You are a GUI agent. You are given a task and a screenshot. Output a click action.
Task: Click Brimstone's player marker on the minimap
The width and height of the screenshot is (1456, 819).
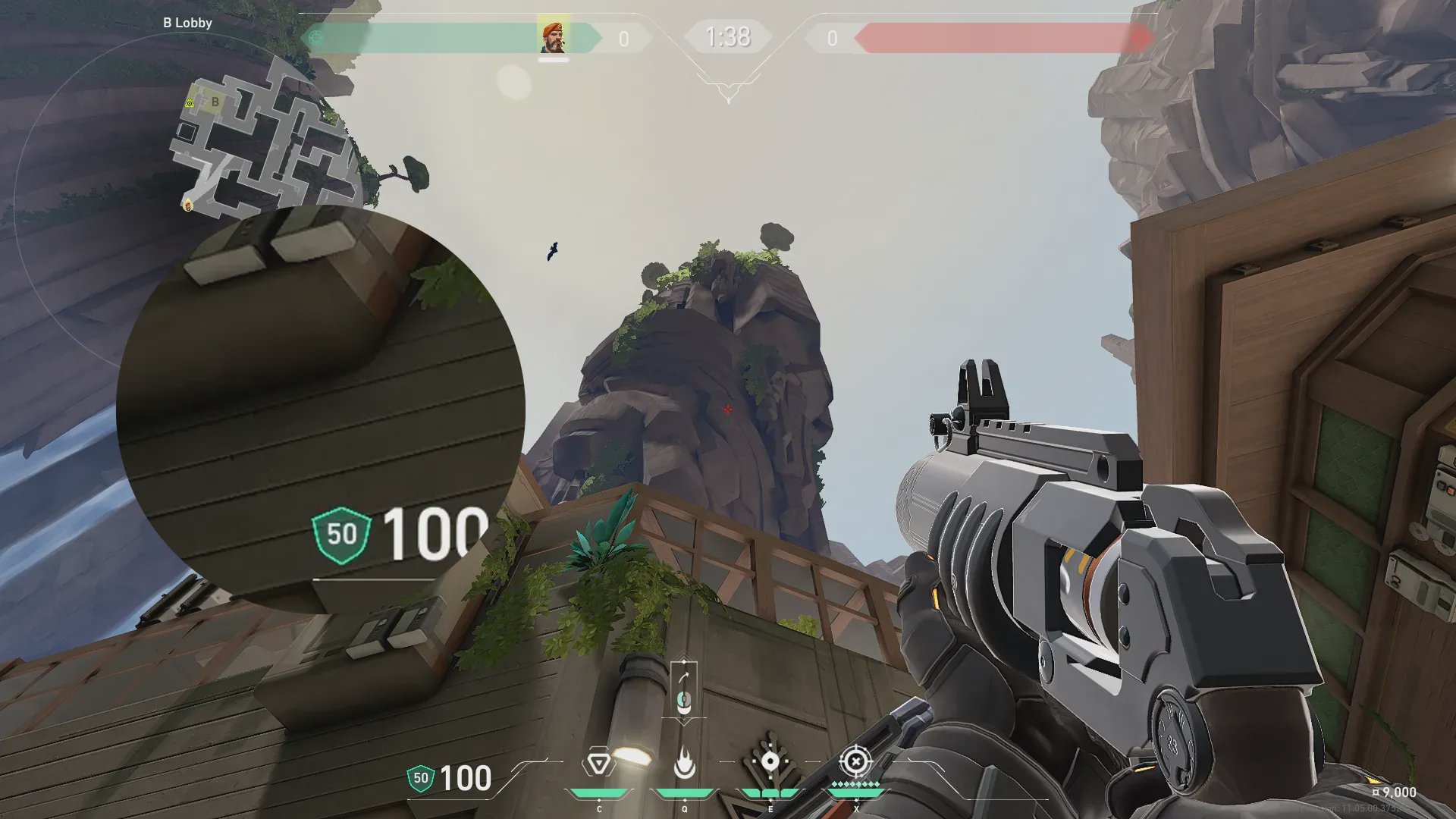187,203
